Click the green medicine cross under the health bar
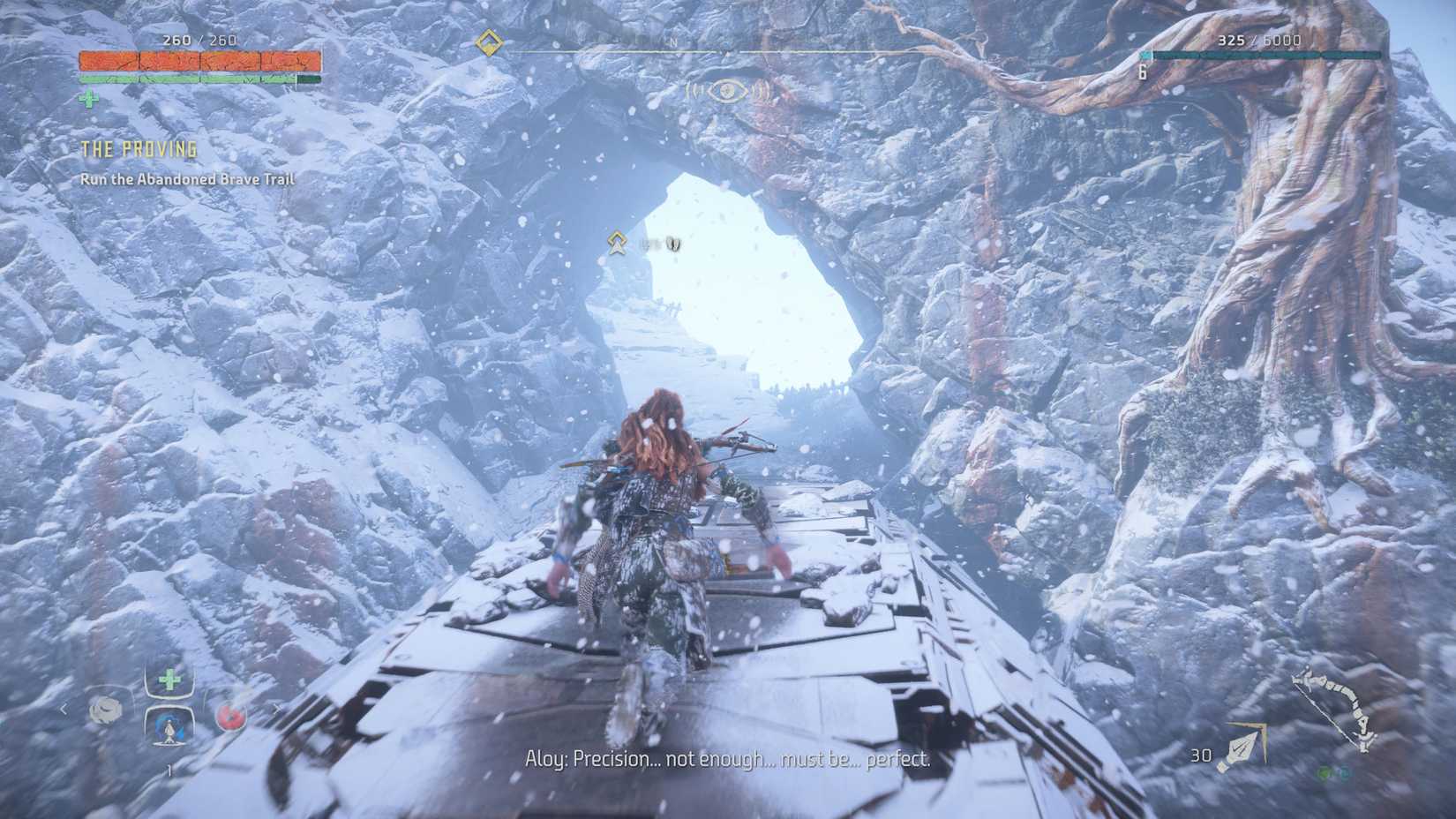The image size is (1456, 819). pos(87,99)
